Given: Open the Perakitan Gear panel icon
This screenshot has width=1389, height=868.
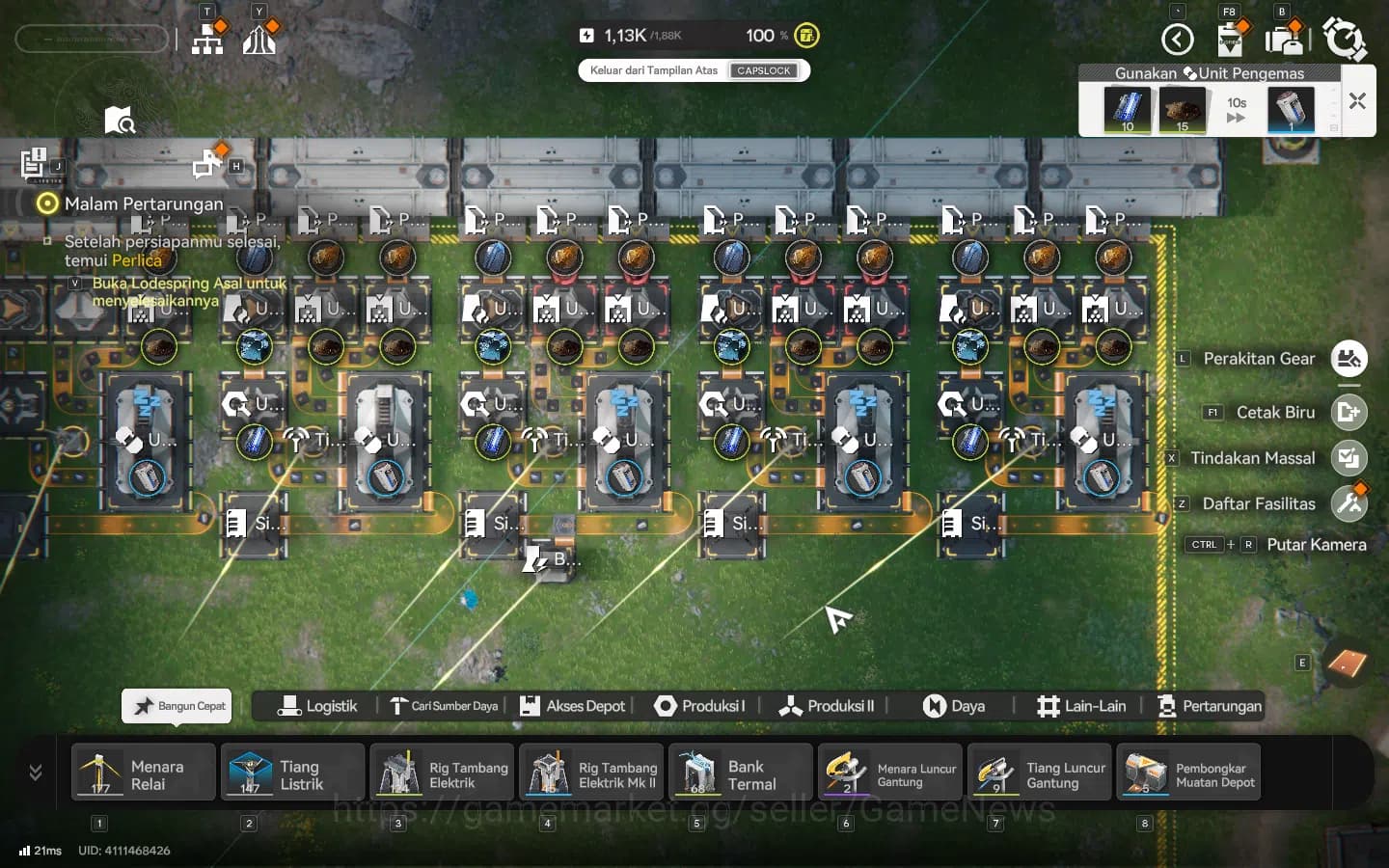Looking at the screenshot, I should click(1348, 359).
